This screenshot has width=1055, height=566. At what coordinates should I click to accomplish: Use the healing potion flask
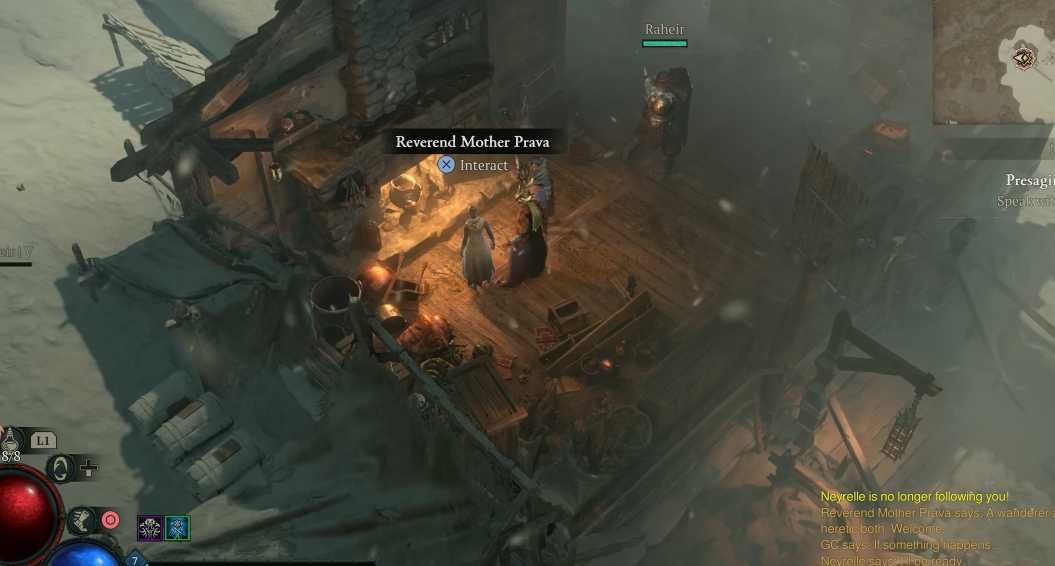pos(12,440)
